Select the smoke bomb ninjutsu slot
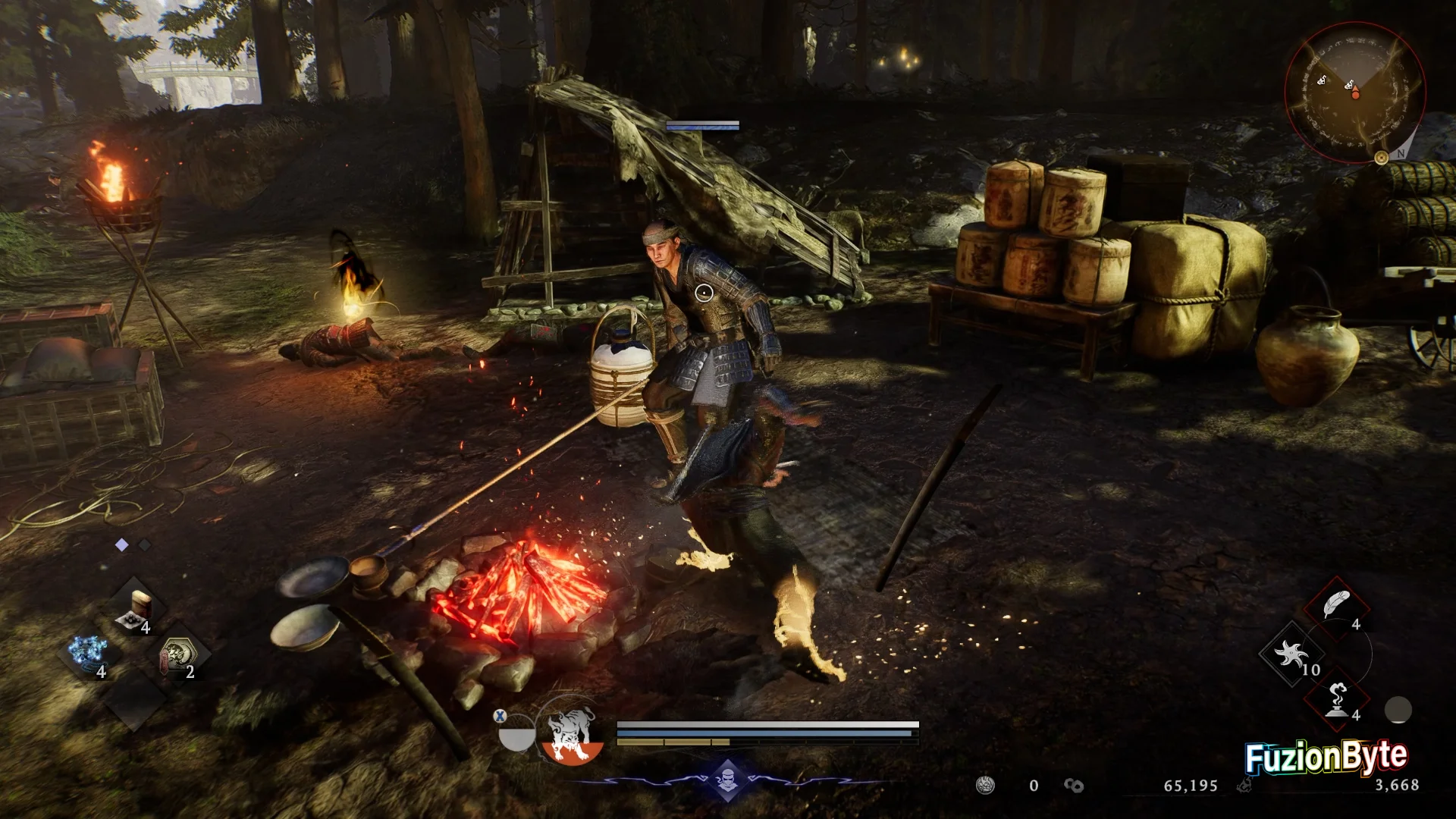Screen dimensions: 1456x819 [1337, 699]
